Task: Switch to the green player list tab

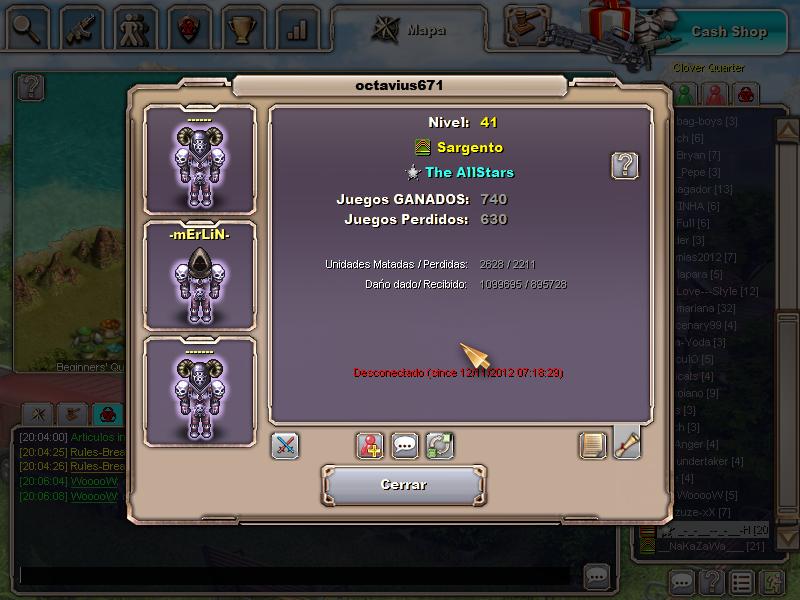Action: tap(684, 94)
